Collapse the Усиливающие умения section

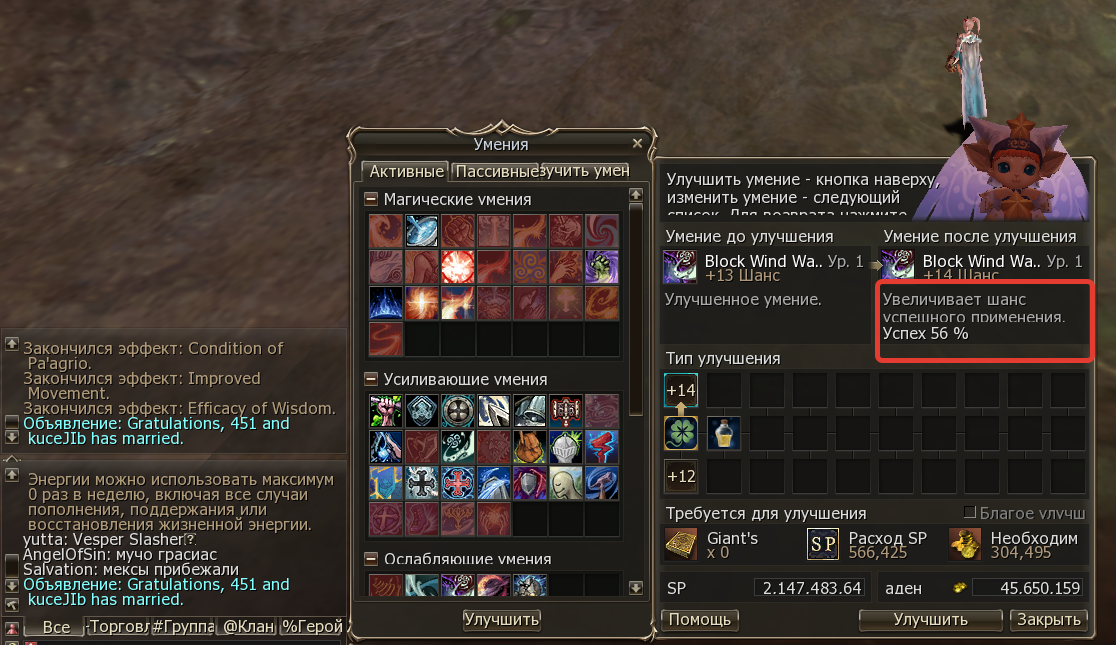pos(371,379)
